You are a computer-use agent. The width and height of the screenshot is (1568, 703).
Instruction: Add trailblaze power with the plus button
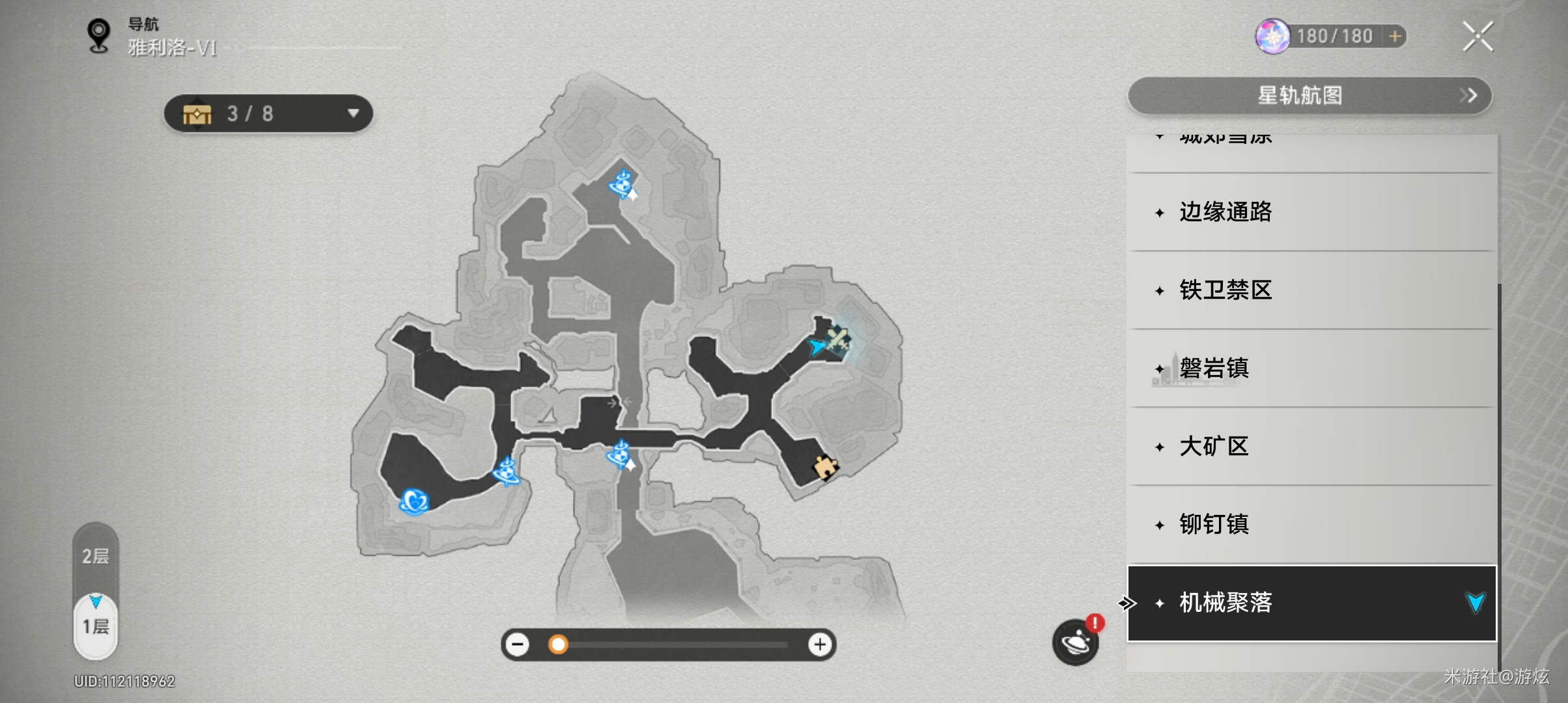click(1395, 36)
